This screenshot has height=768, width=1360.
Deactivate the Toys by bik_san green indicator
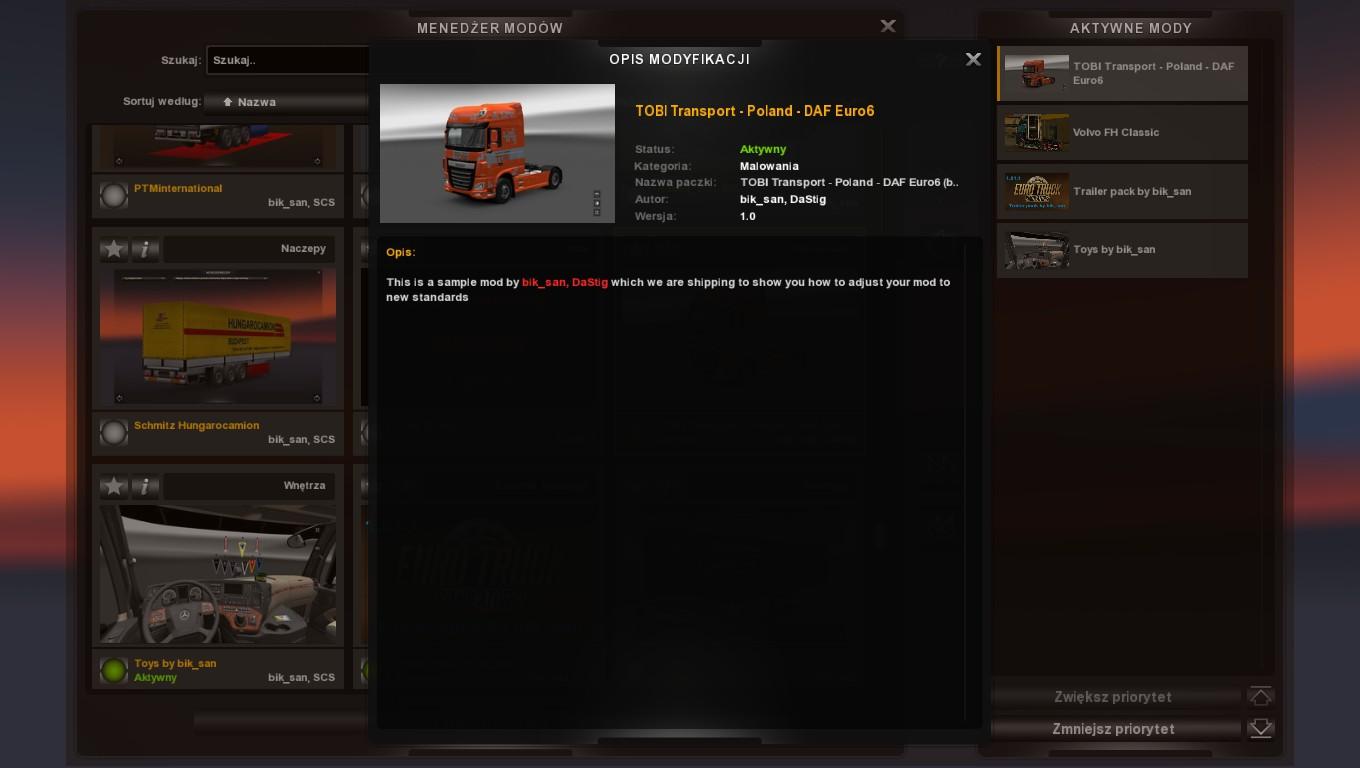(114, 670)
